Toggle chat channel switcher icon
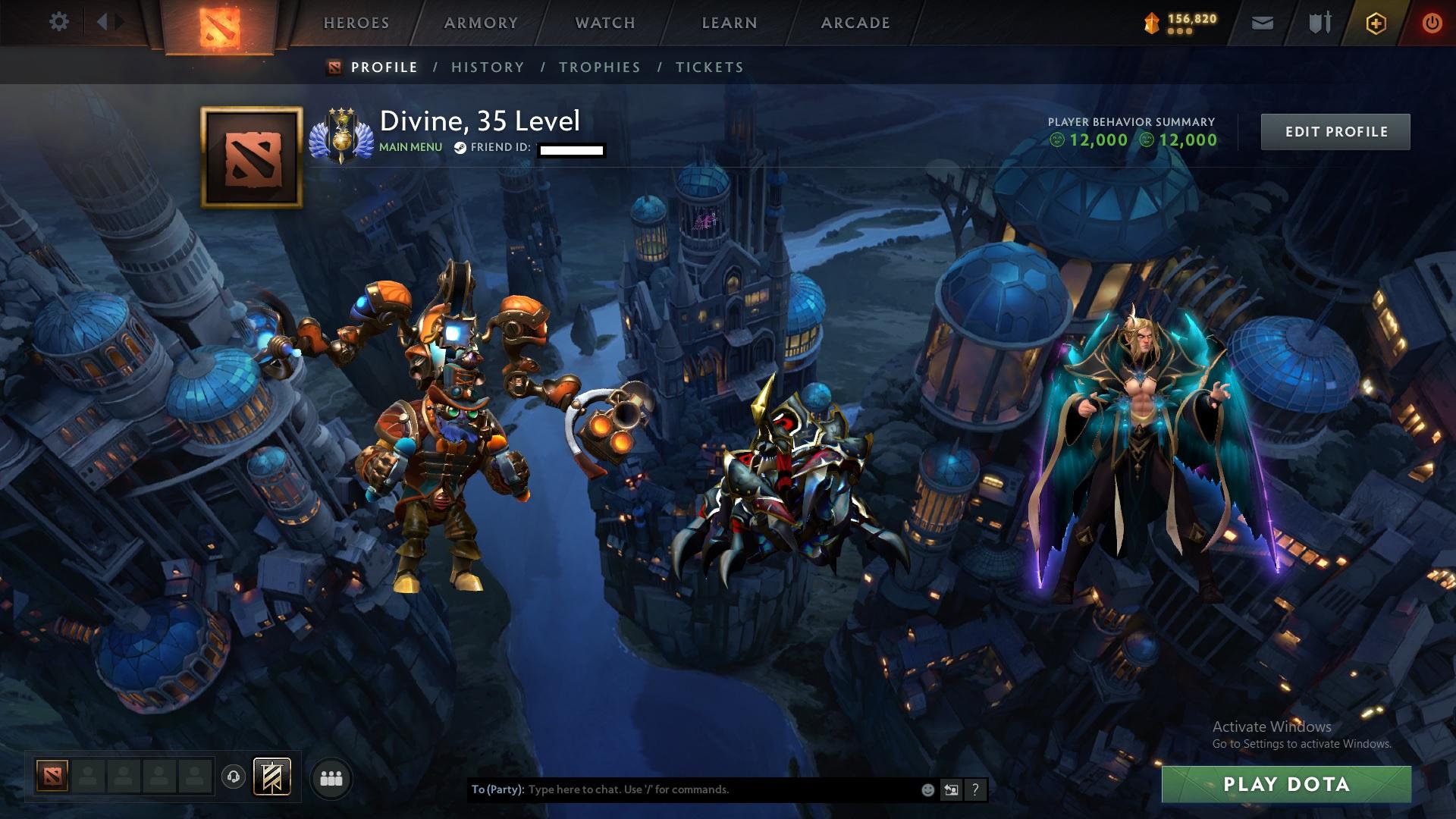Viewport: 1456px width, 819px height. click(951, 789)
